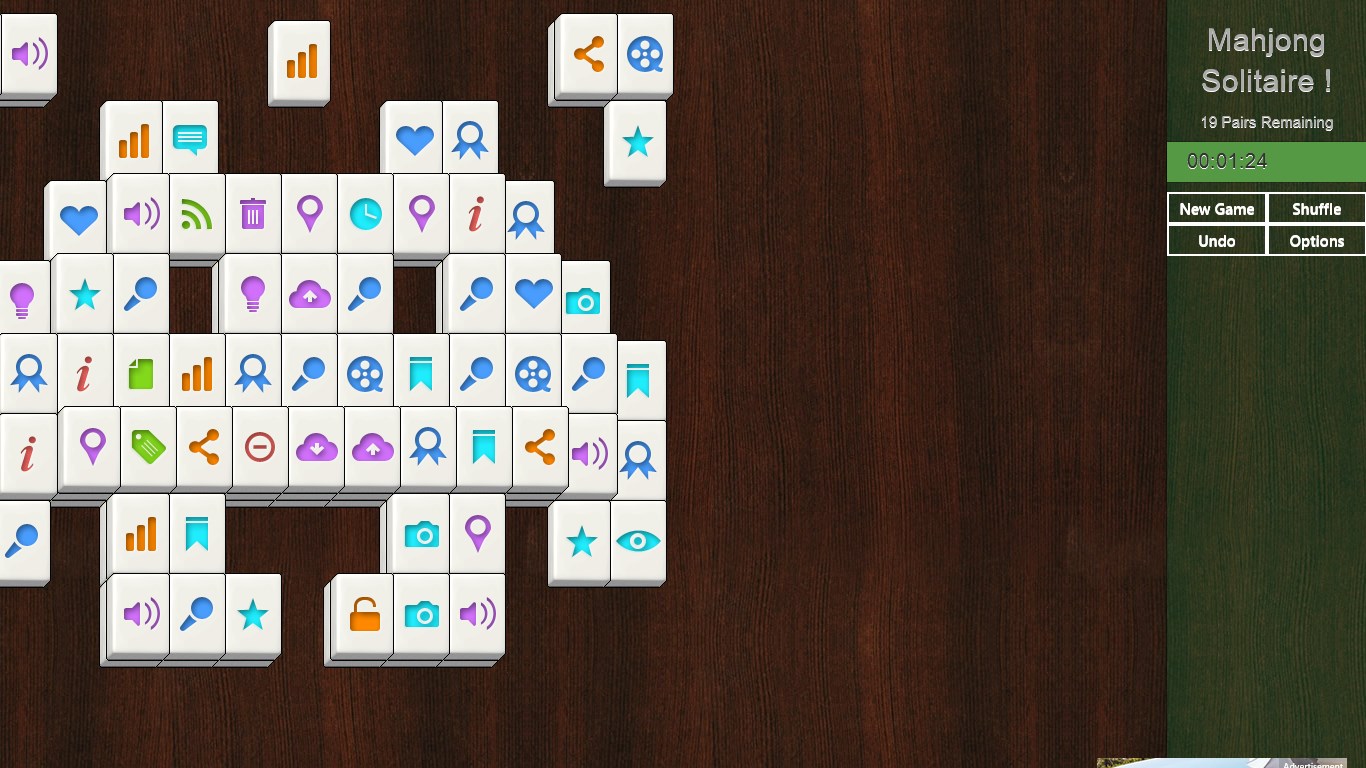This screenshot has width=1366, height=768.
Task: Click the blue clock tile
Action: (x=365, y=214)
